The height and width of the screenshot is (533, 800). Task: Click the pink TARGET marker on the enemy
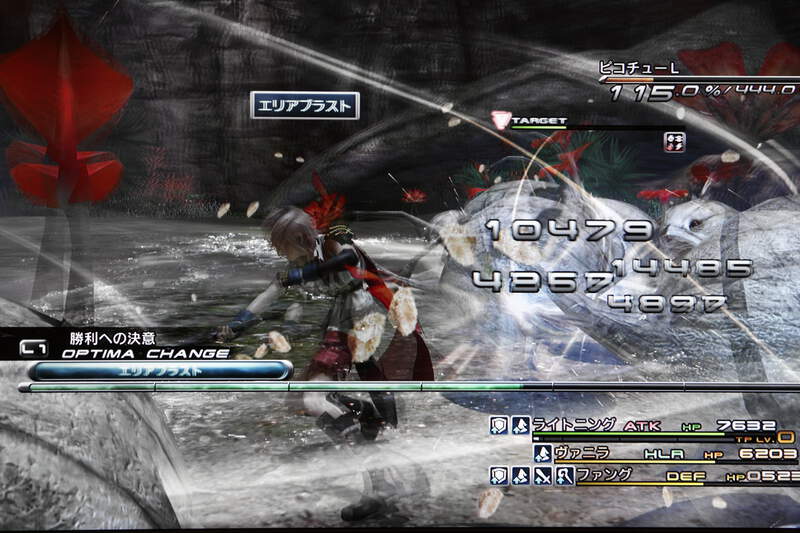click(501, 121)
